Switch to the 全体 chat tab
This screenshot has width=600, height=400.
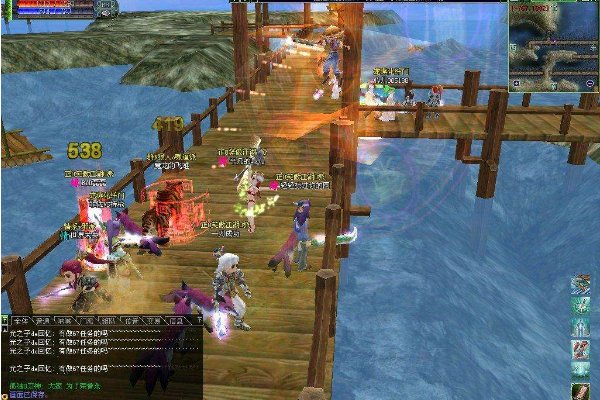click(17, 321)
